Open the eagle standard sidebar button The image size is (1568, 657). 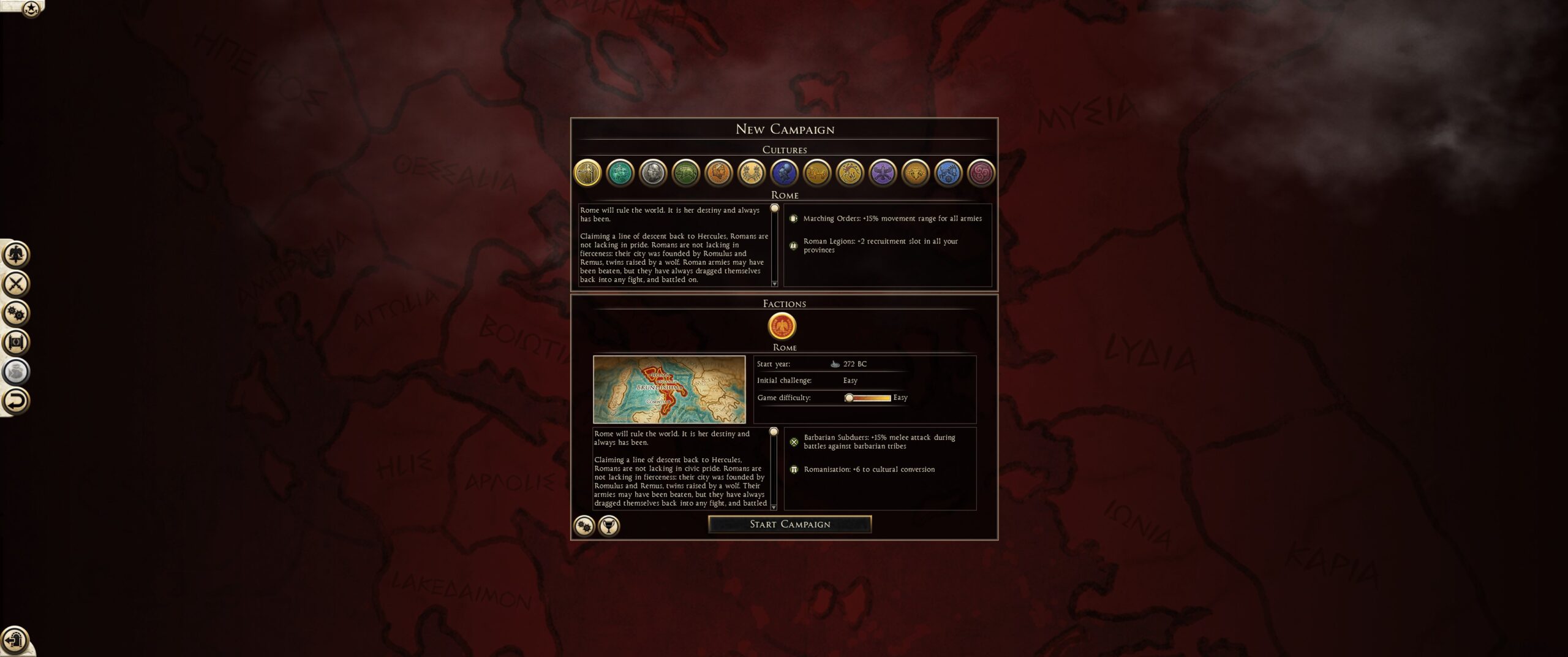[x=16, y=254]
